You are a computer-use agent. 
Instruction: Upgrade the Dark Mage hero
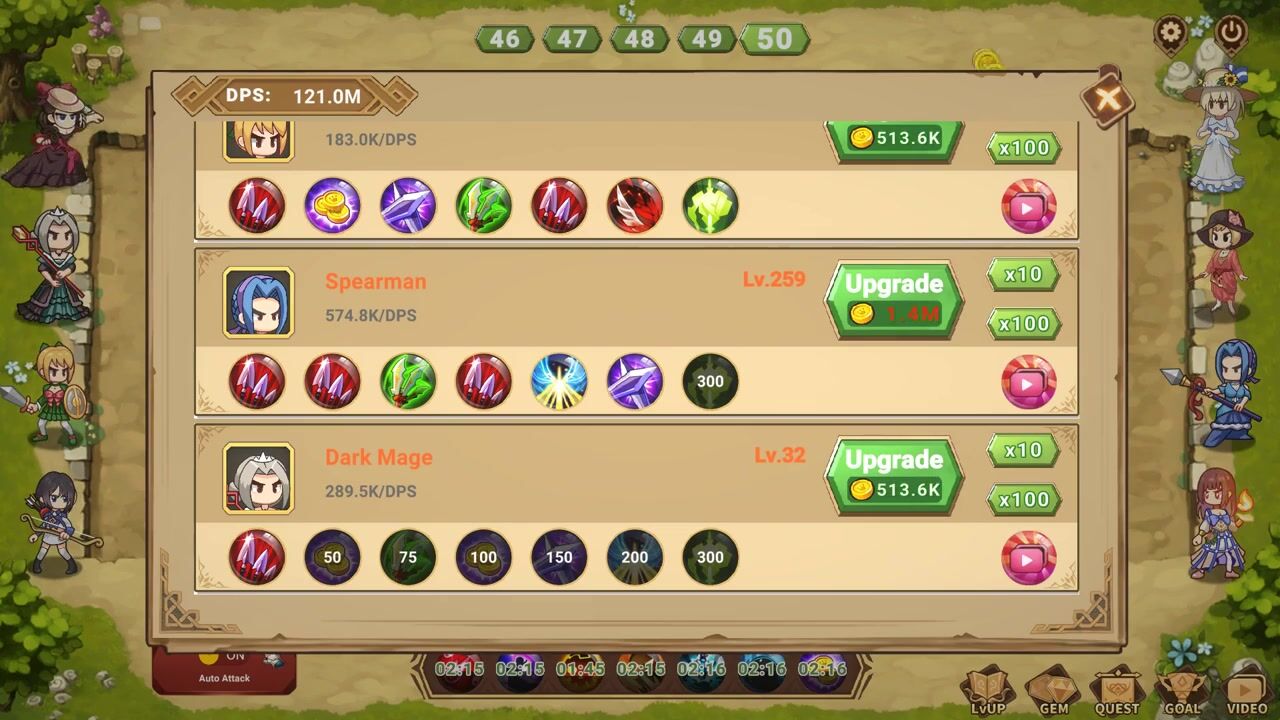894,475
